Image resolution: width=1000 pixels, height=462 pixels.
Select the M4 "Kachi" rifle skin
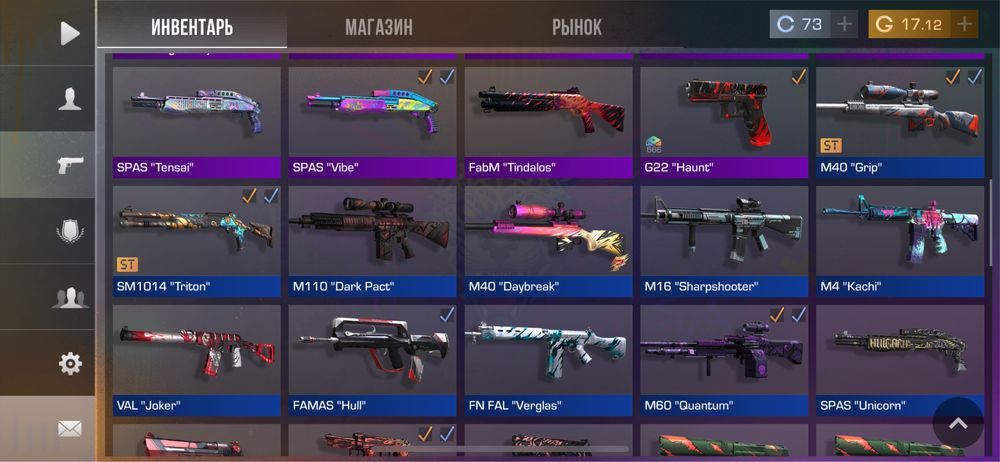click(901, 240)
